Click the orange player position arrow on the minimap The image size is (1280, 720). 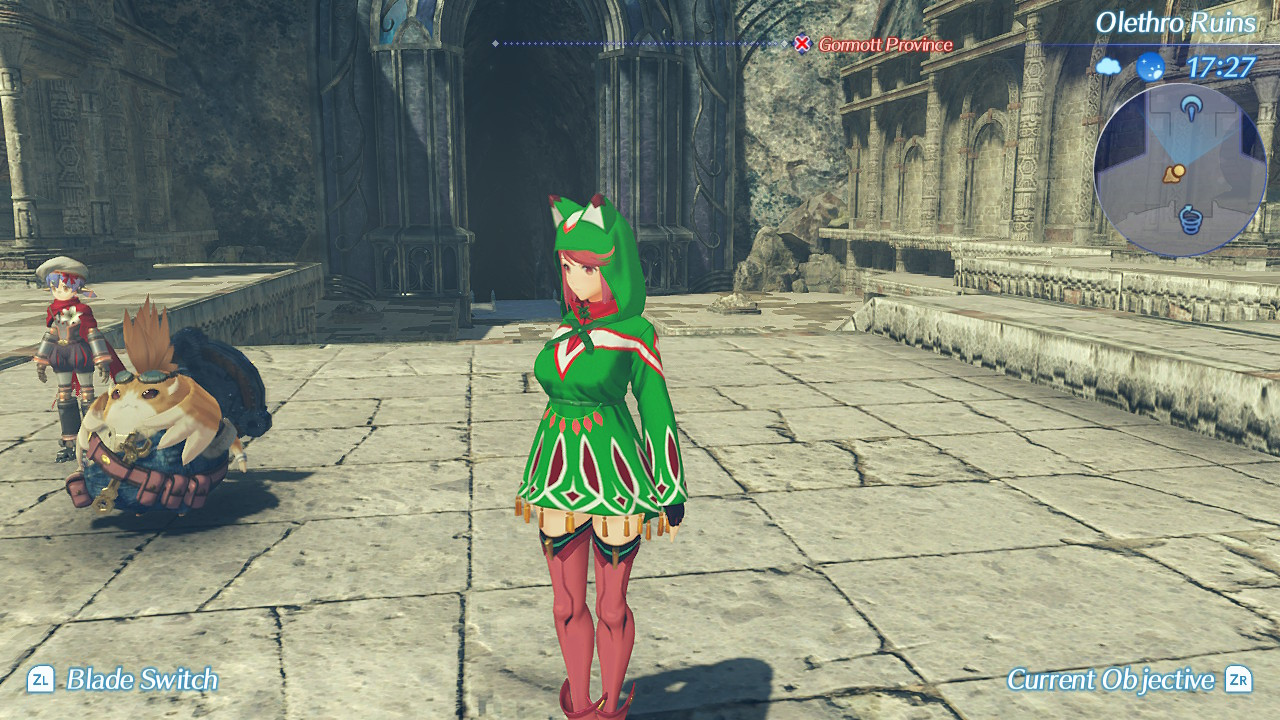pyautogui.click(x=1176, y=174)
